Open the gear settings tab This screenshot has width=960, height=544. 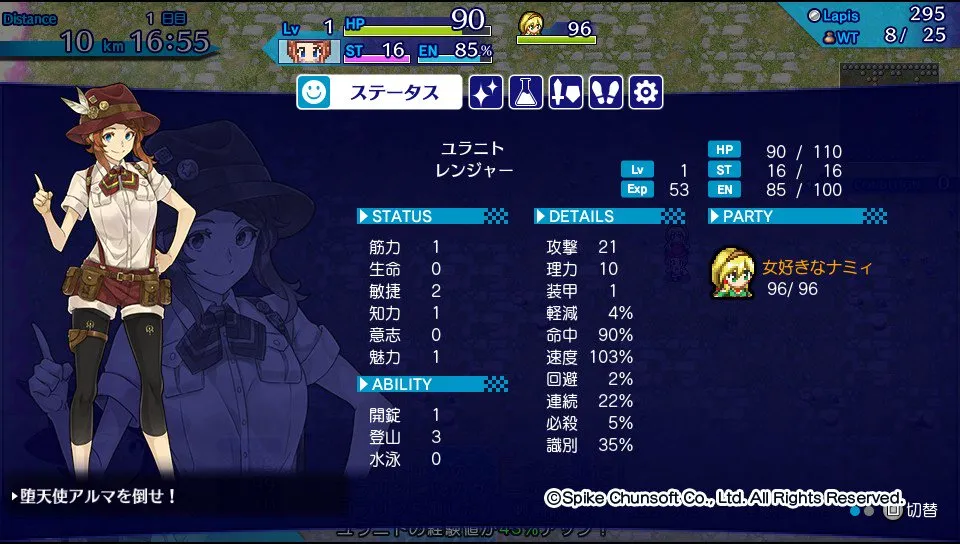point(646,93)
